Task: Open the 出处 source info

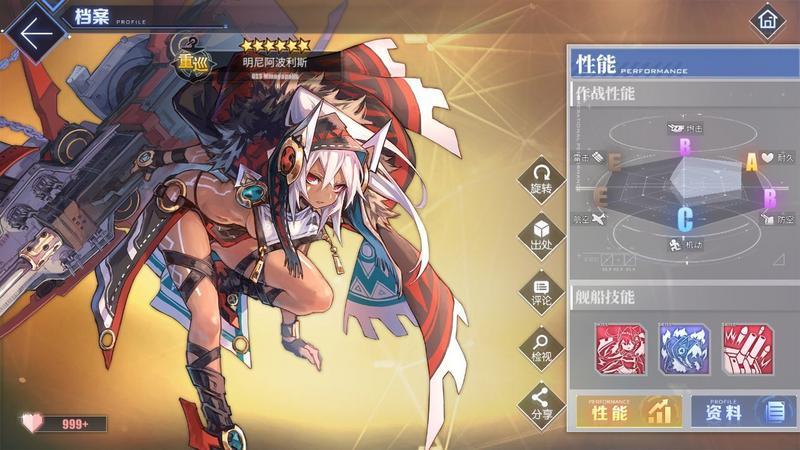Action: pos(541,234)
